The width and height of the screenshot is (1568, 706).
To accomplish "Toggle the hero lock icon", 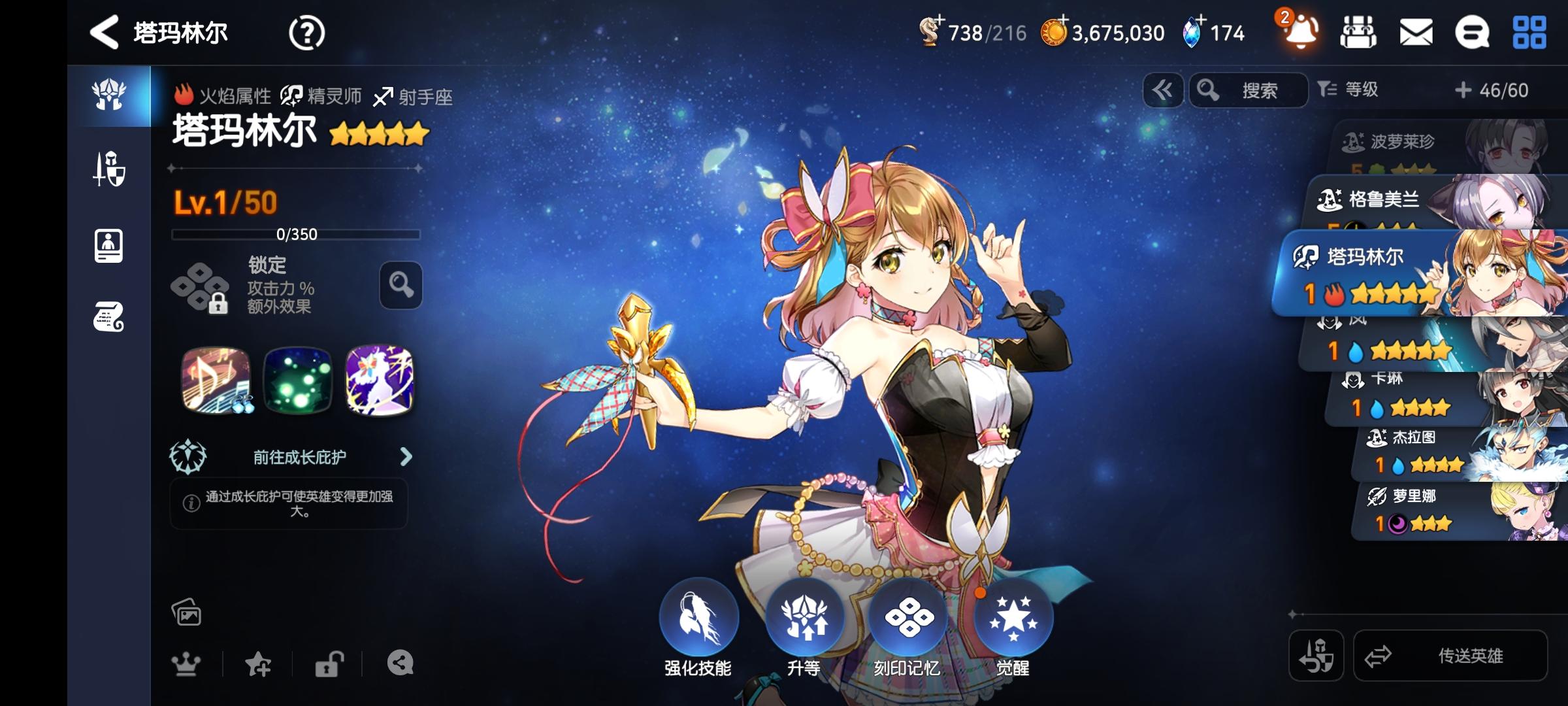I will [330, 662].
